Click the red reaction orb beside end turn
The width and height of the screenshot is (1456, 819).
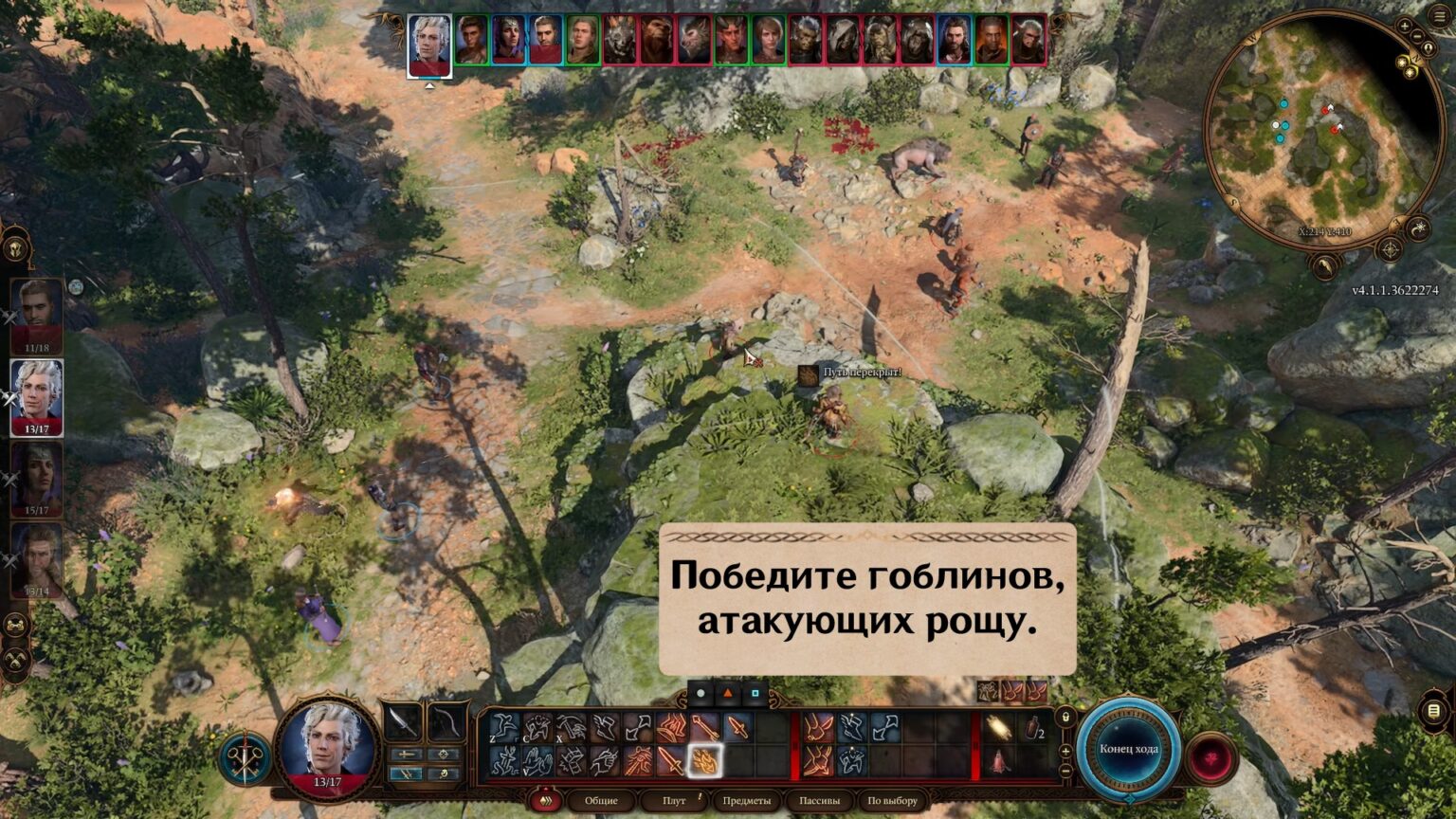pyautogui.click(x=1210, y=756)
